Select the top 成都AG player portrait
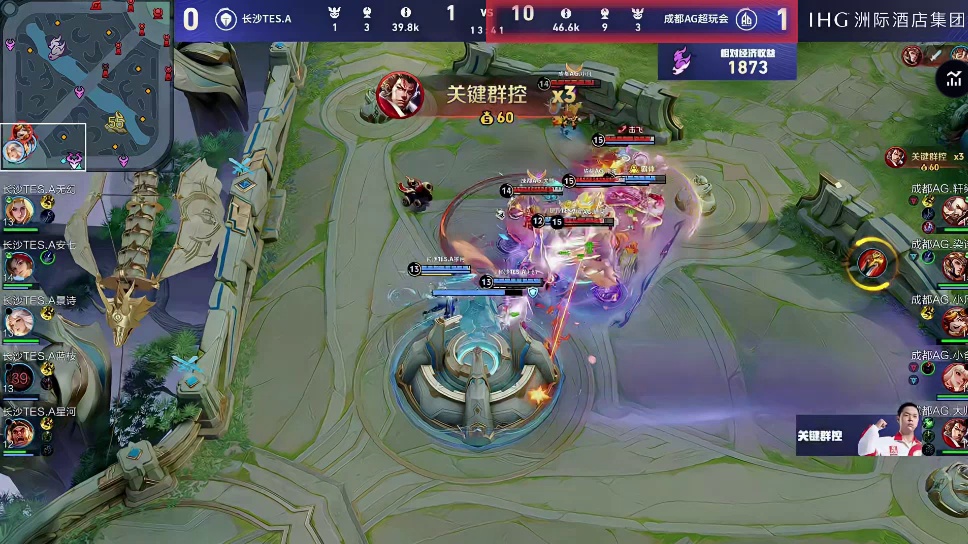 (x=955, y=210)
